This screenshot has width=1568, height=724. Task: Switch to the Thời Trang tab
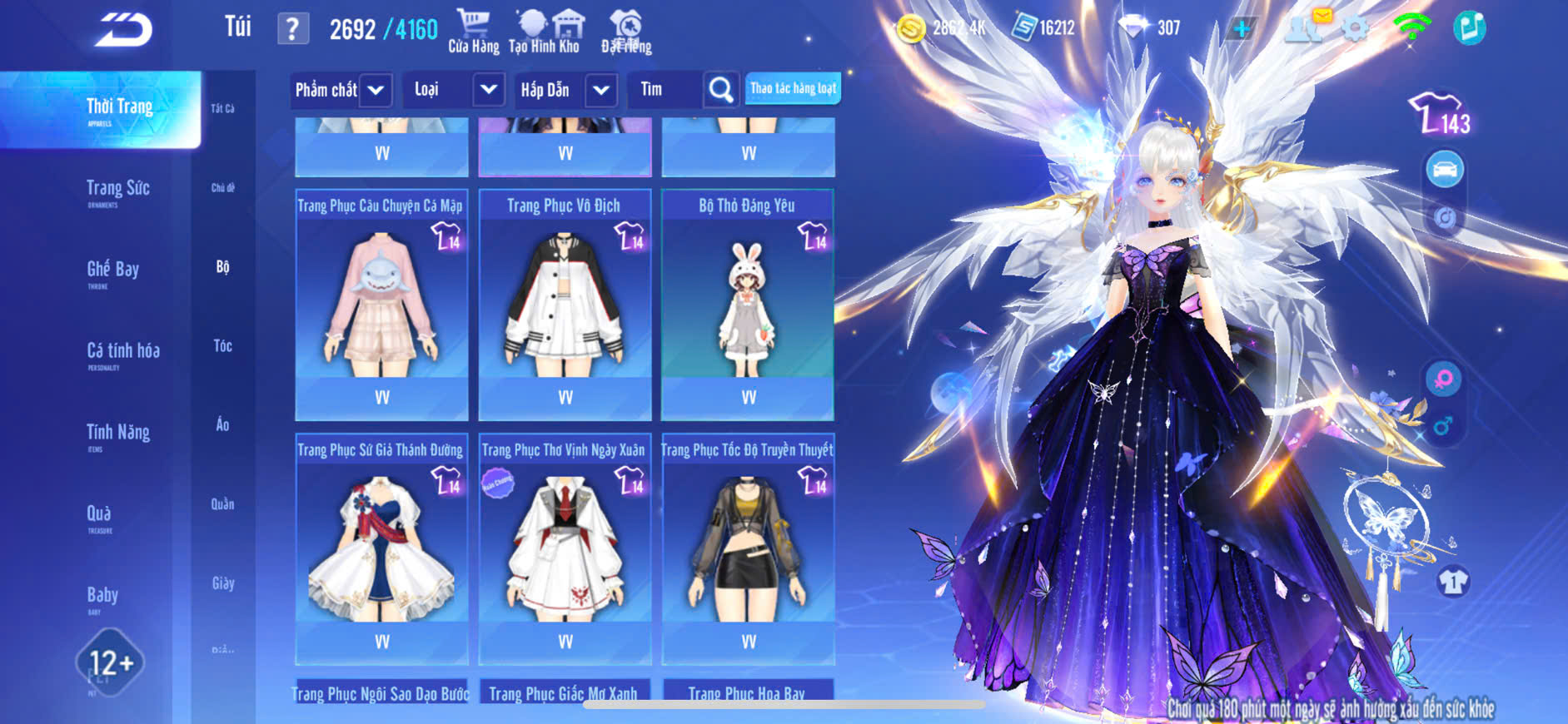(x=118, y=109)
